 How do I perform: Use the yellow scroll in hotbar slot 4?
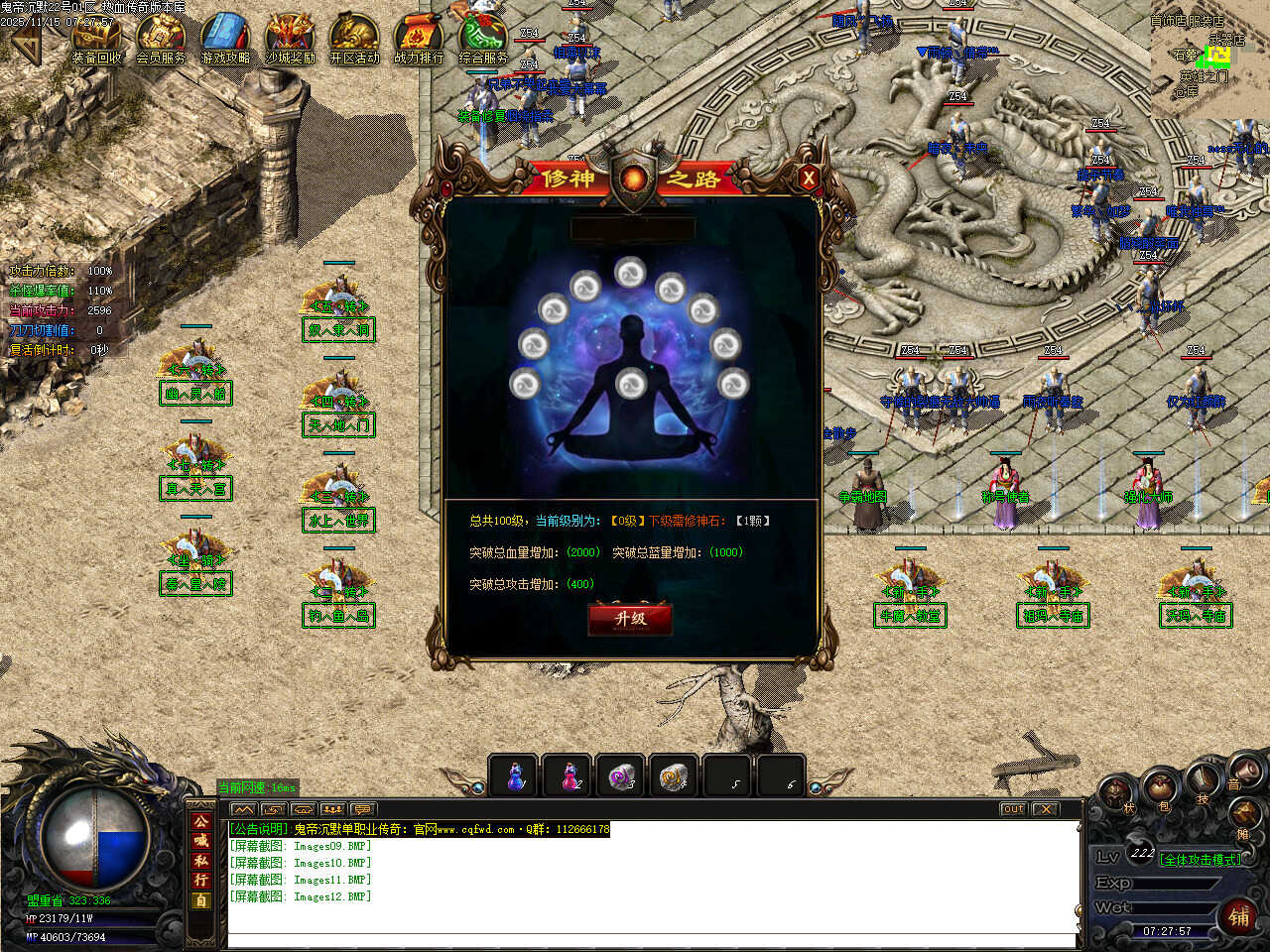pos(676,775)
